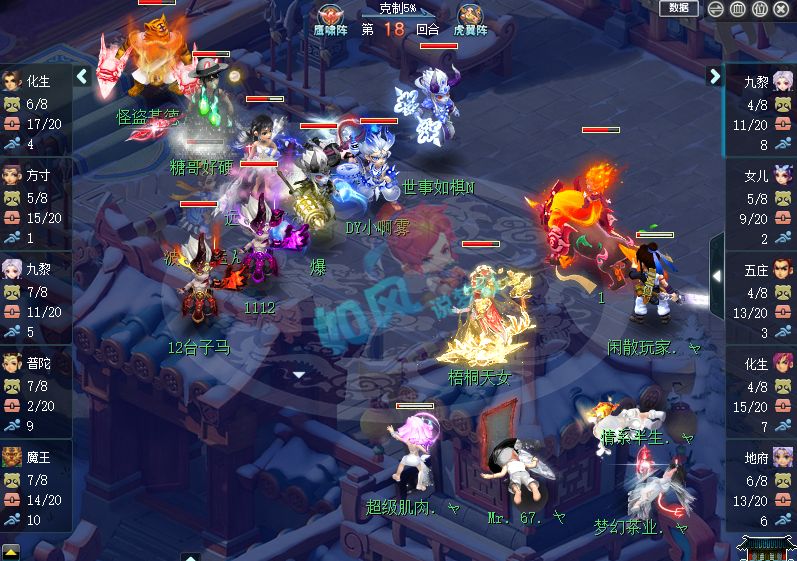Screen dimensions: 797x561
Task: Choose the 地府 member entry
Action: (761, 487)
